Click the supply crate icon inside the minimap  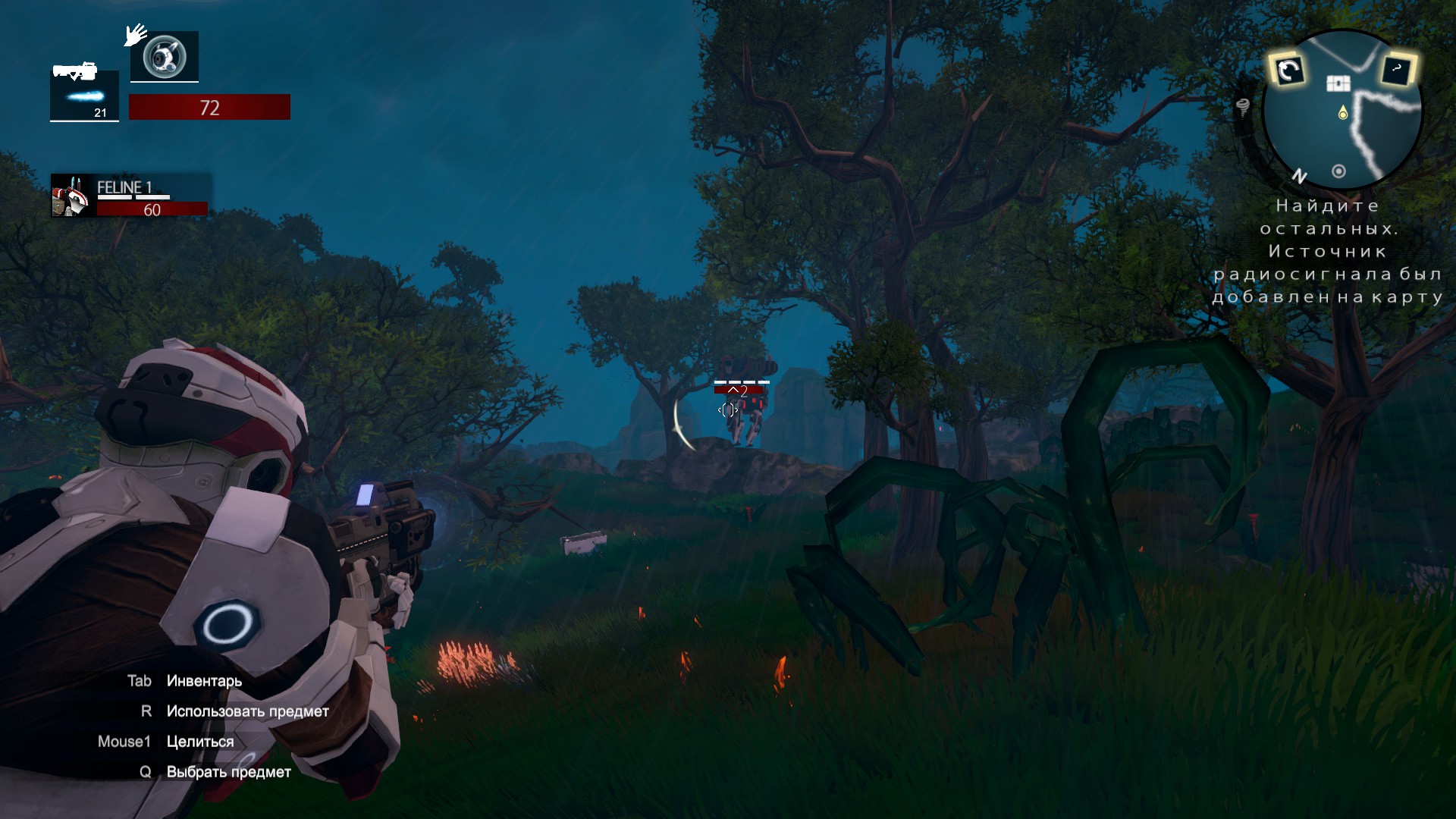[1339, 82]
